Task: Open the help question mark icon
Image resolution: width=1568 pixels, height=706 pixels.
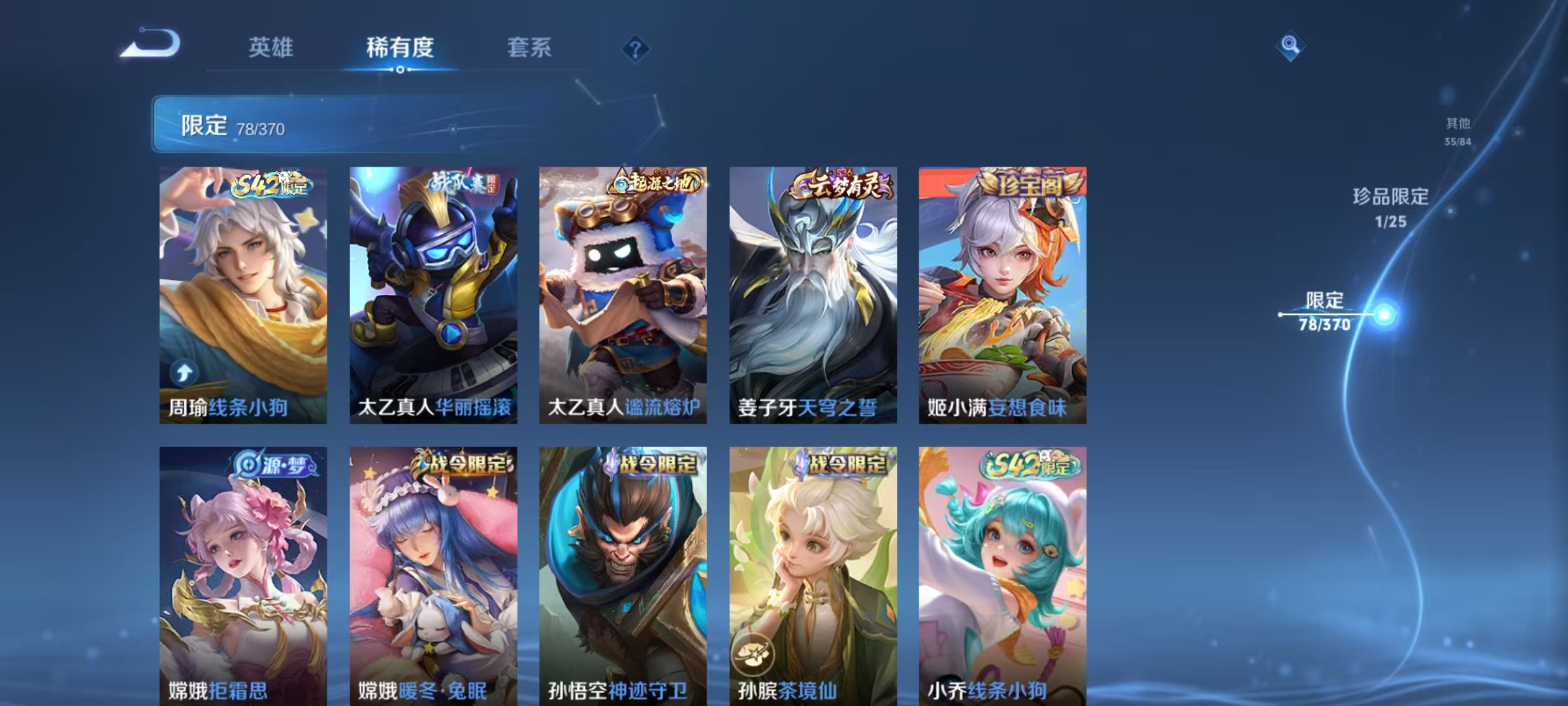Action: (634, 48)
